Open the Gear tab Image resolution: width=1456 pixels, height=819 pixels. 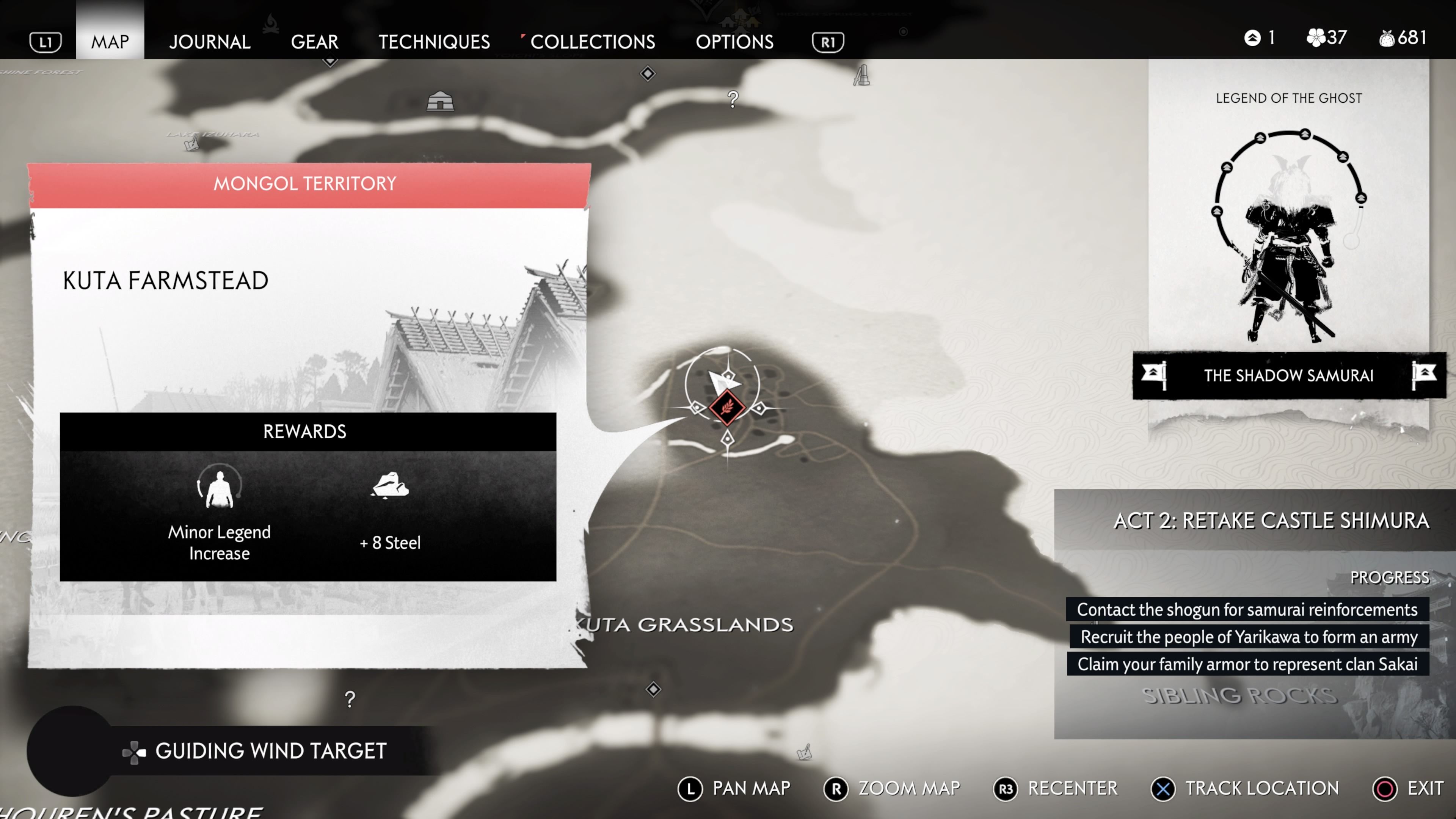point(314,42)
